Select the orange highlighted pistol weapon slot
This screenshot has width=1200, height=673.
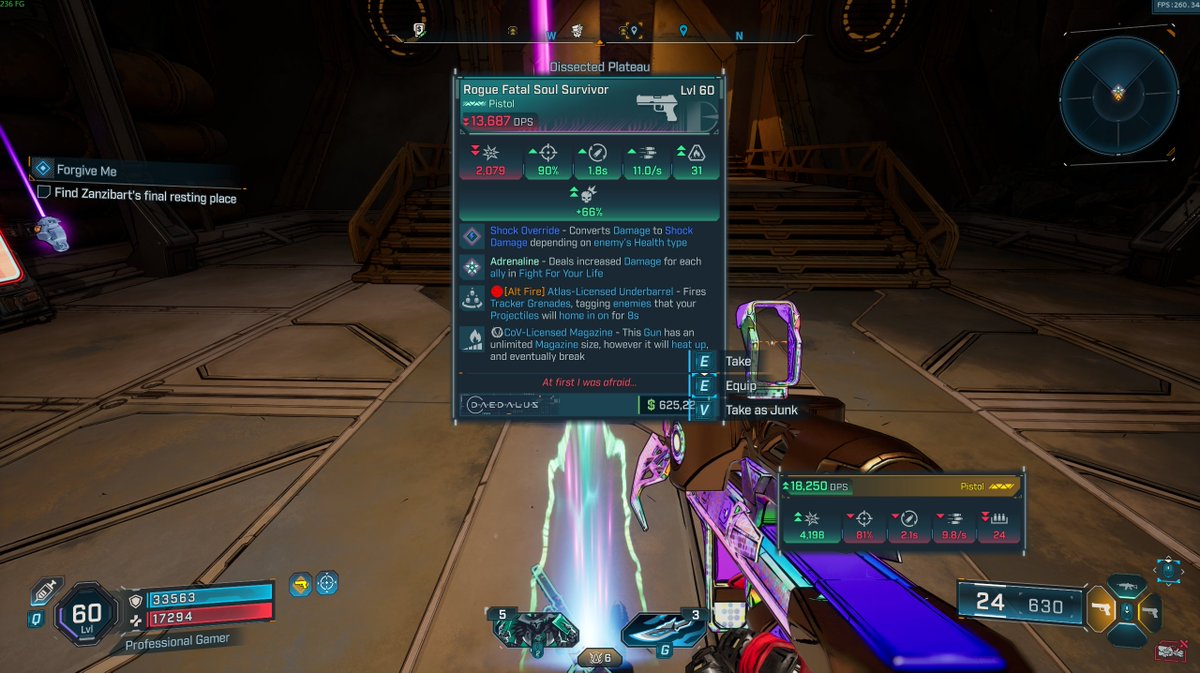pyautogui.click(x=1100, y=609)
